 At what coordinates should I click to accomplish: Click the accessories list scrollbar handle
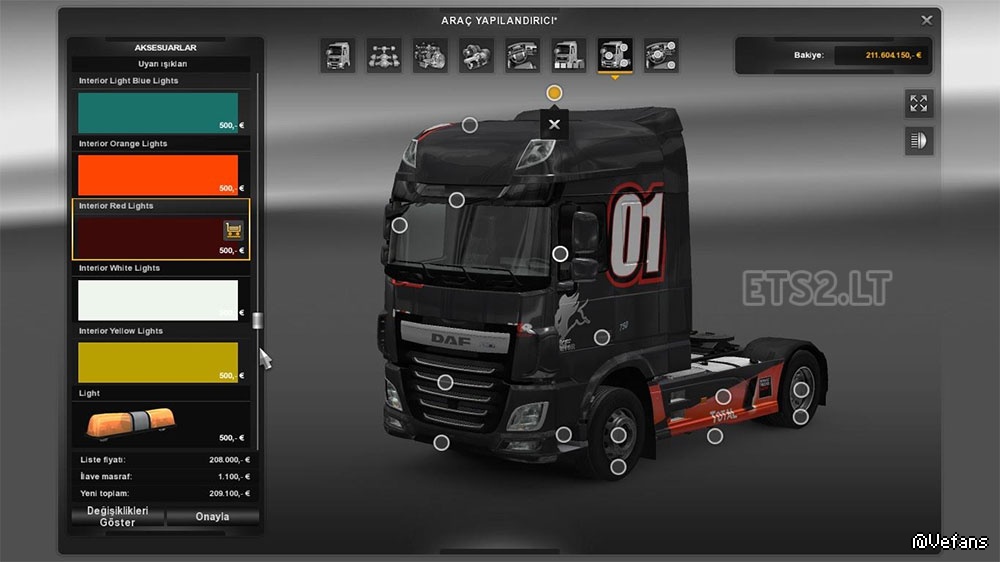[257, 320]
